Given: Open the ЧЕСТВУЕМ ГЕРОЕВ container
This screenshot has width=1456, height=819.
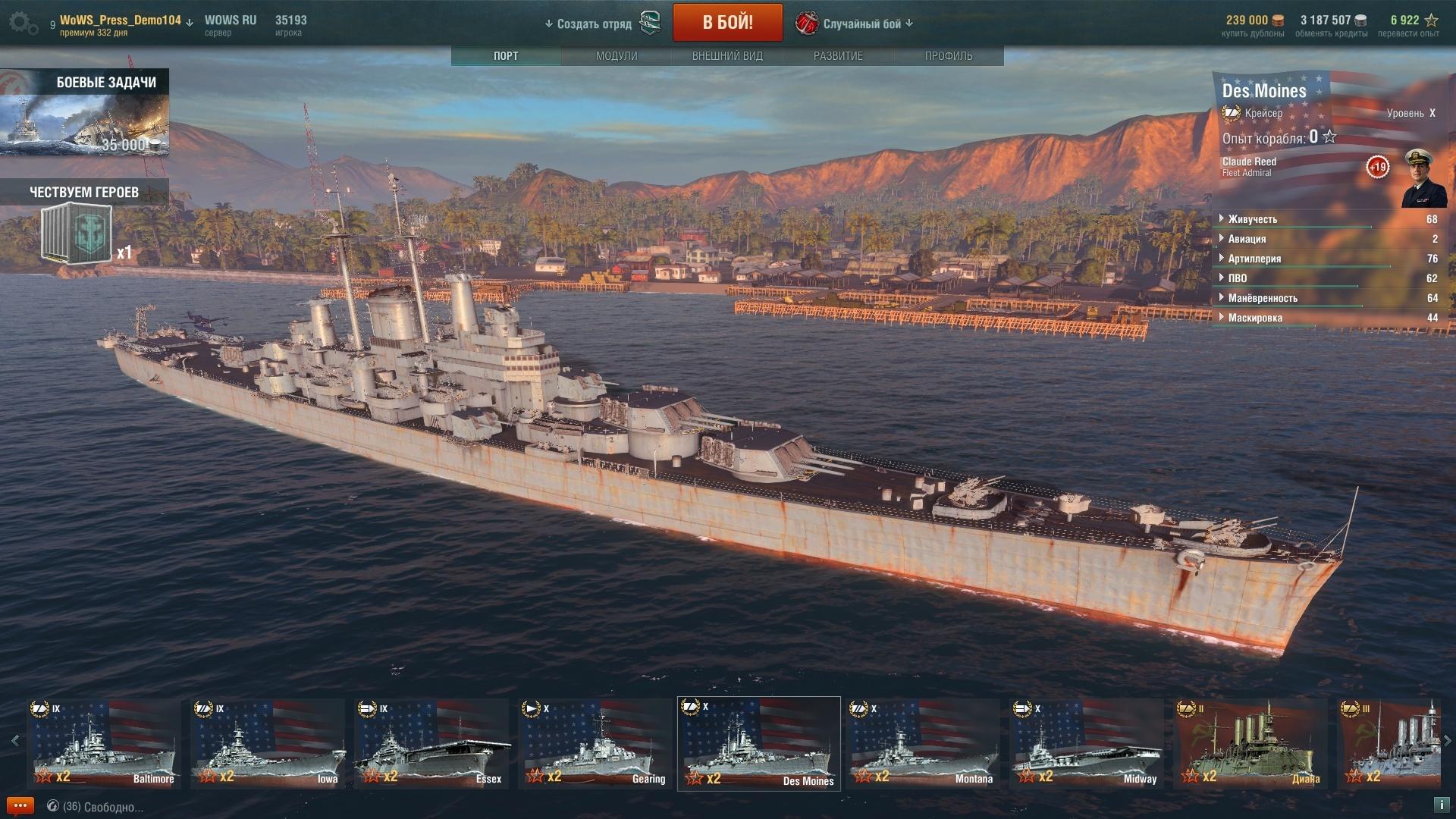Looking at the screenshot, I should [x=77, y=234].
